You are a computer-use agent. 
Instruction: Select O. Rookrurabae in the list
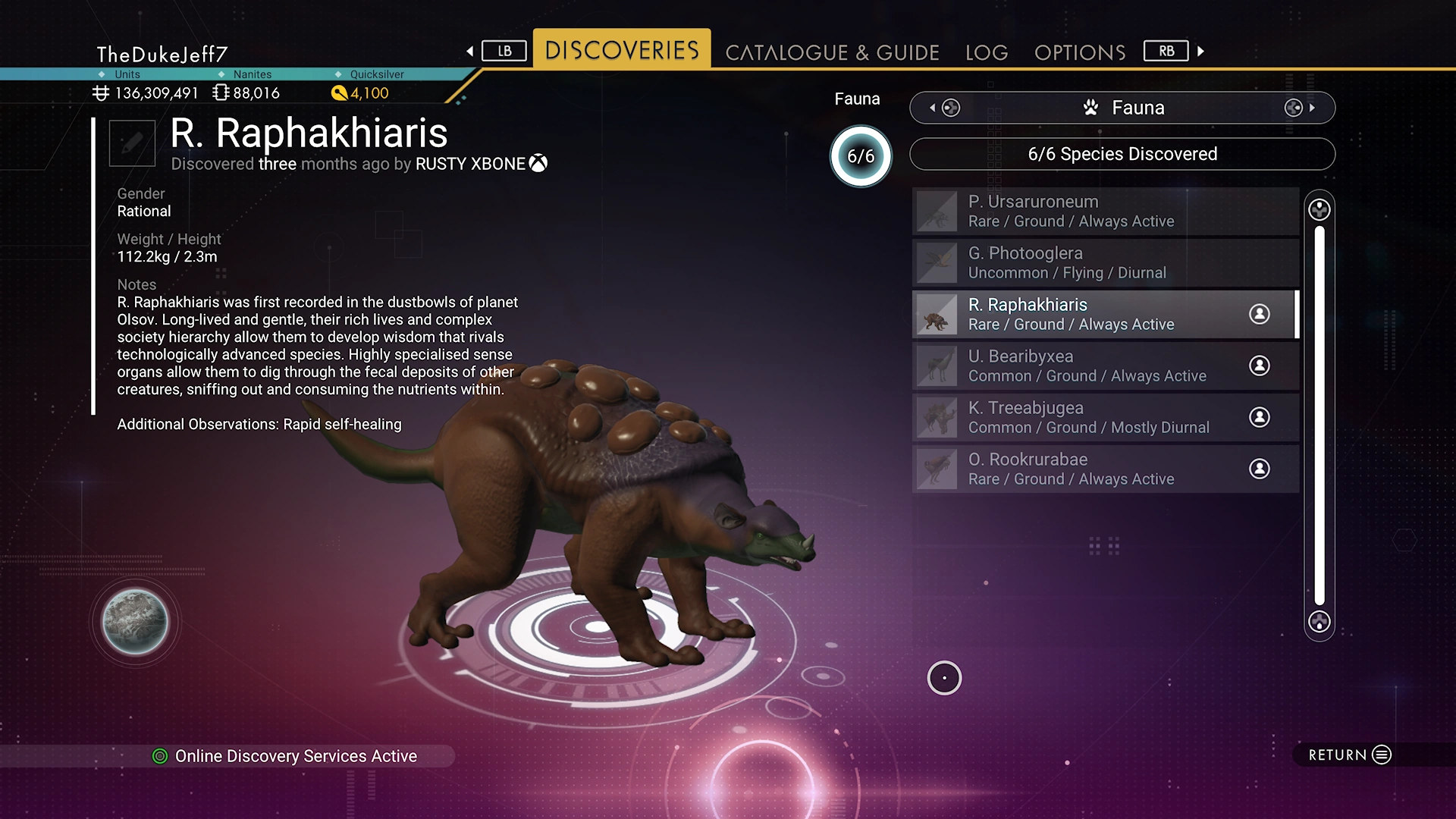click(1106, 469)
